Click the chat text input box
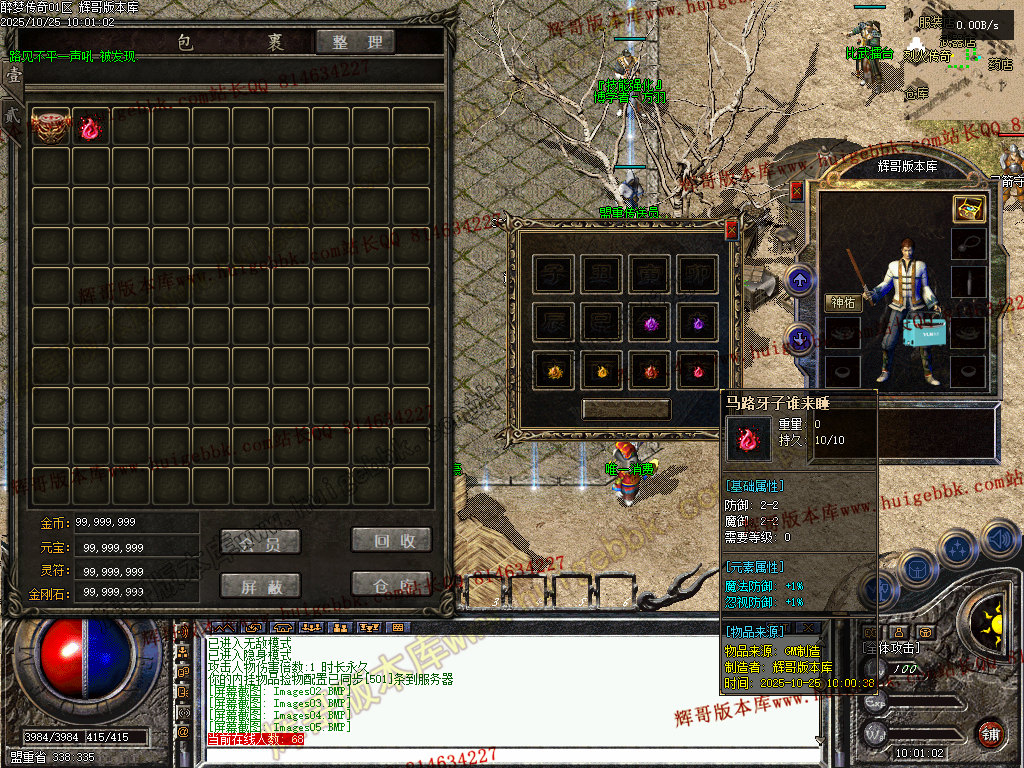The width and height of the screenshot is (1024, 768). [500, 755]
